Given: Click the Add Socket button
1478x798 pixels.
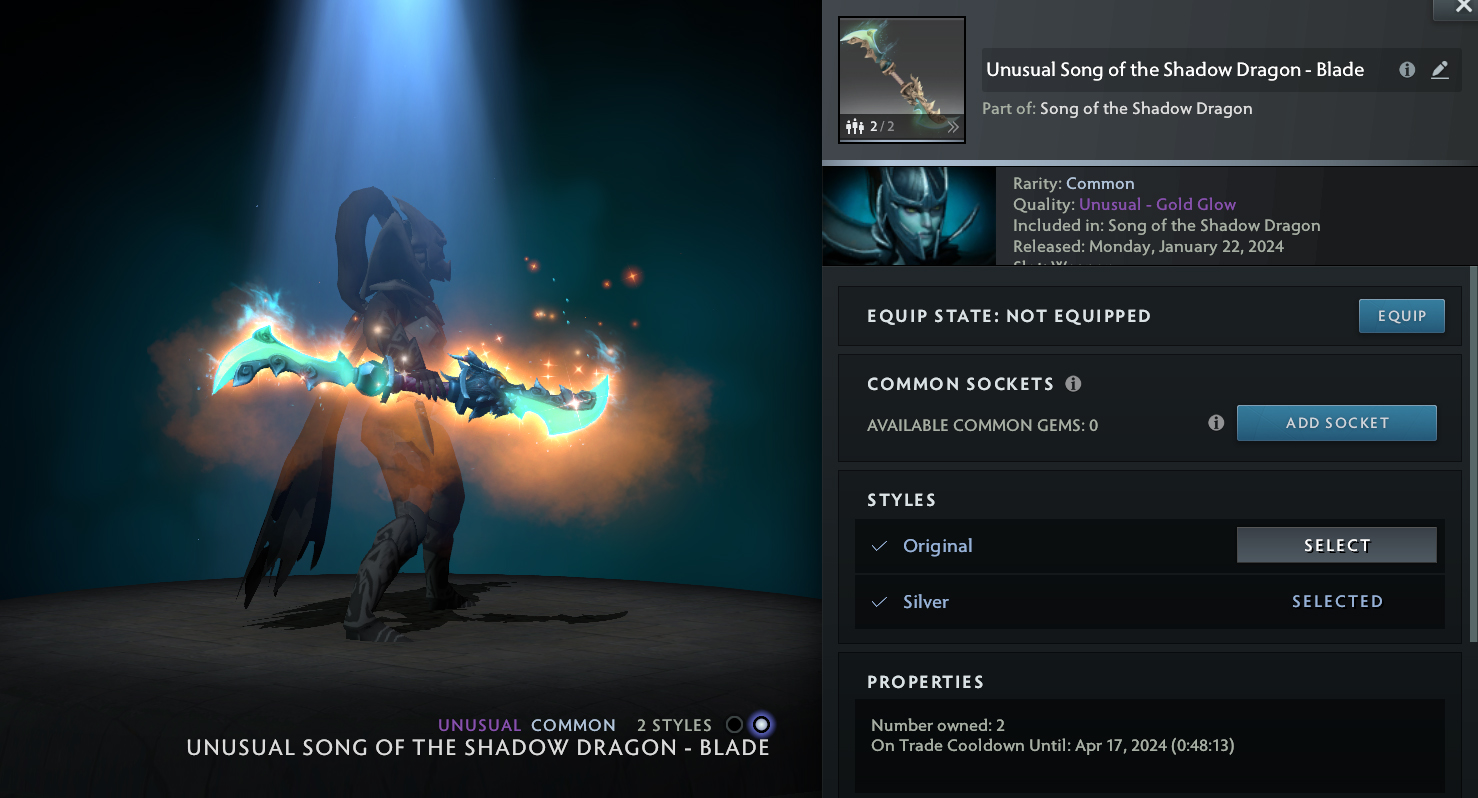Looking at the screenshot, I should [1336, 423].
